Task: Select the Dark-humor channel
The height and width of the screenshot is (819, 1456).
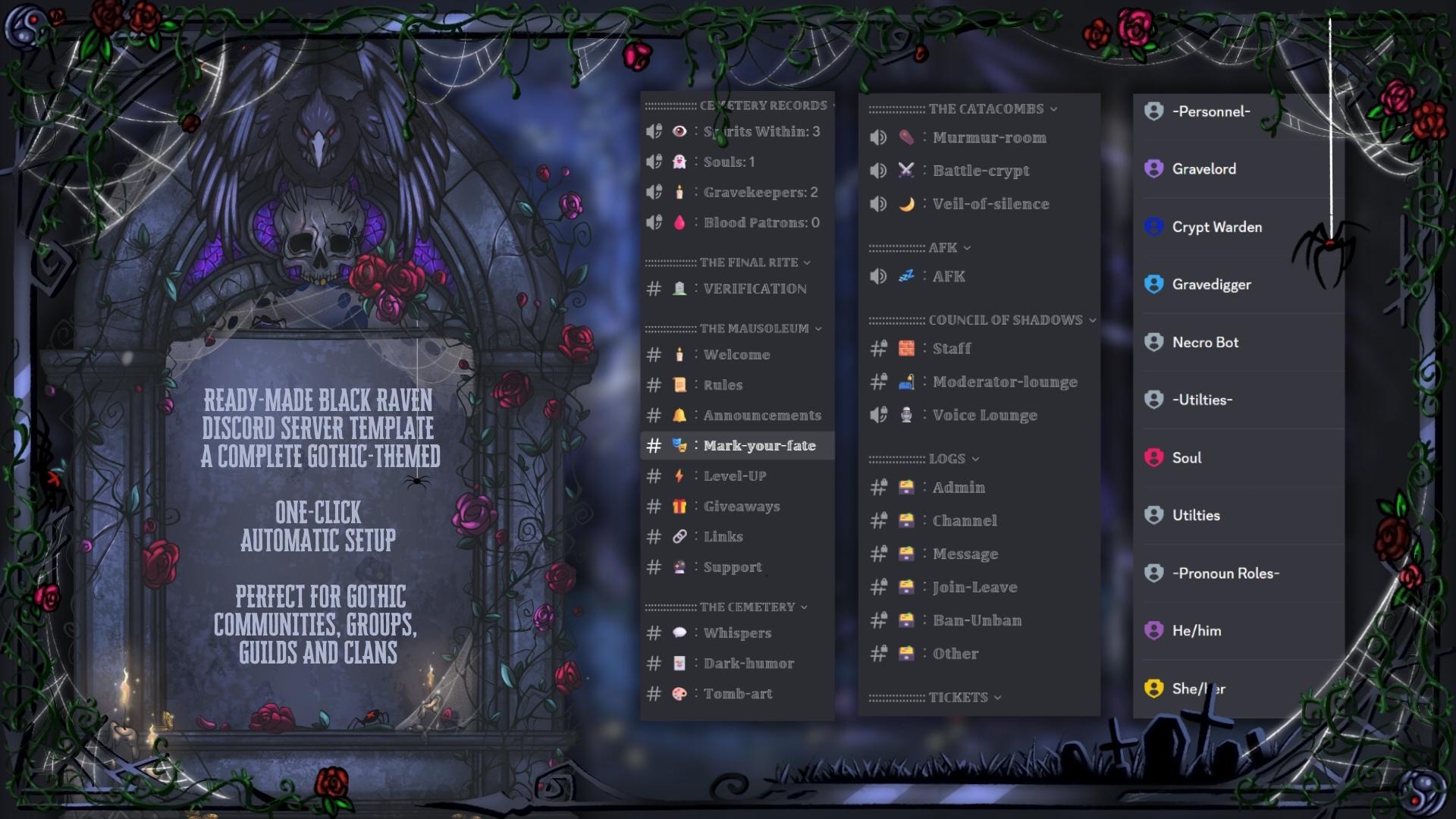Action: (748, 663)
